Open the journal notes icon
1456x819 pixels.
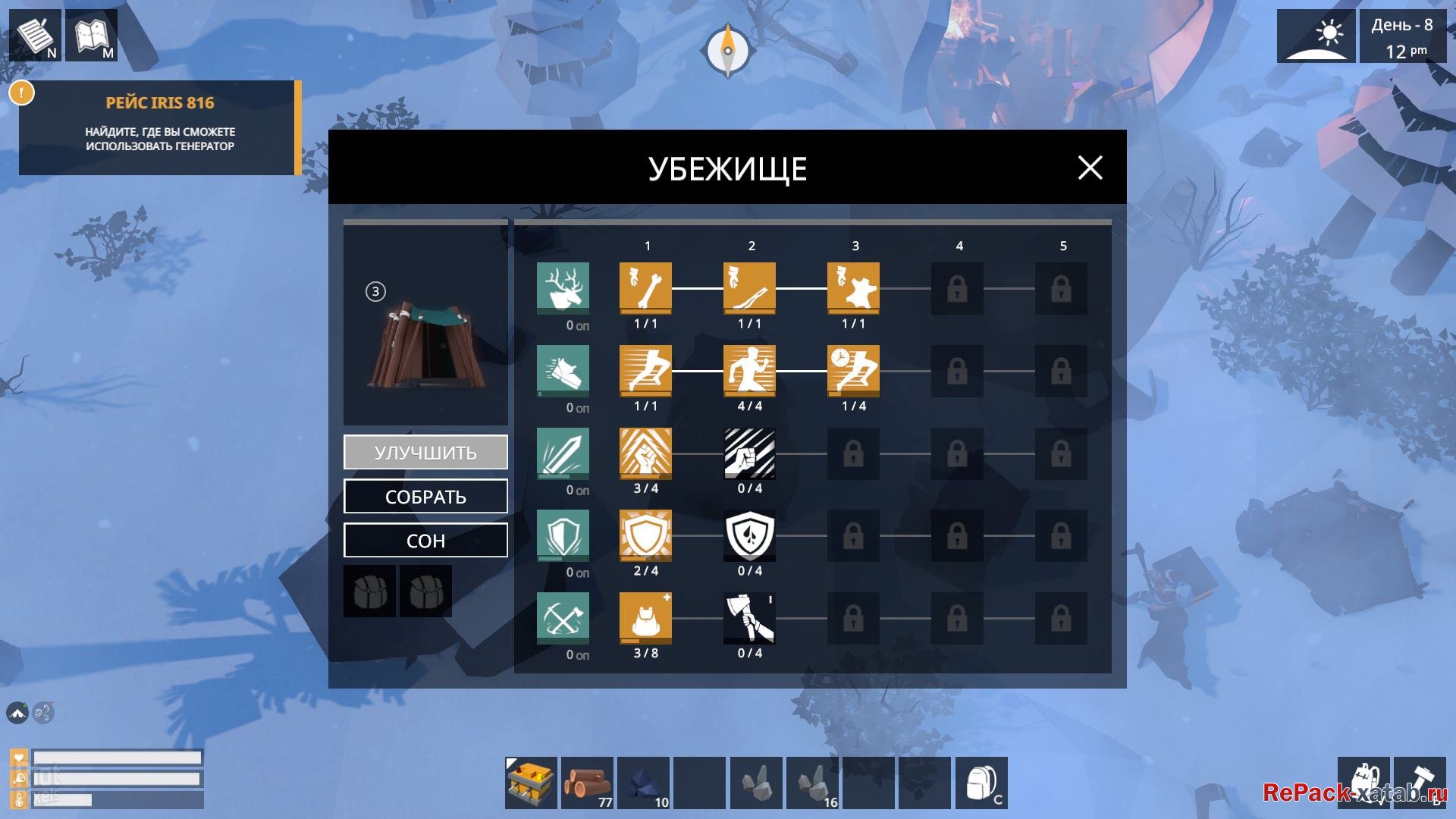point(35,35)
